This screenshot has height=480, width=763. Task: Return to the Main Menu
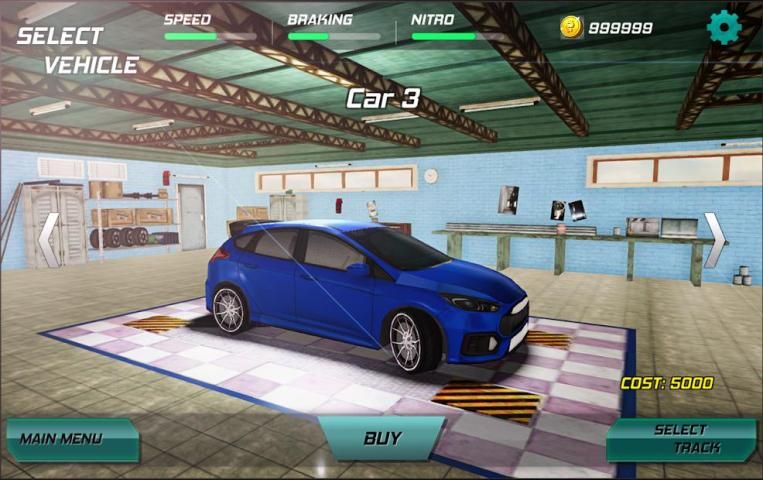click(70, 439)
